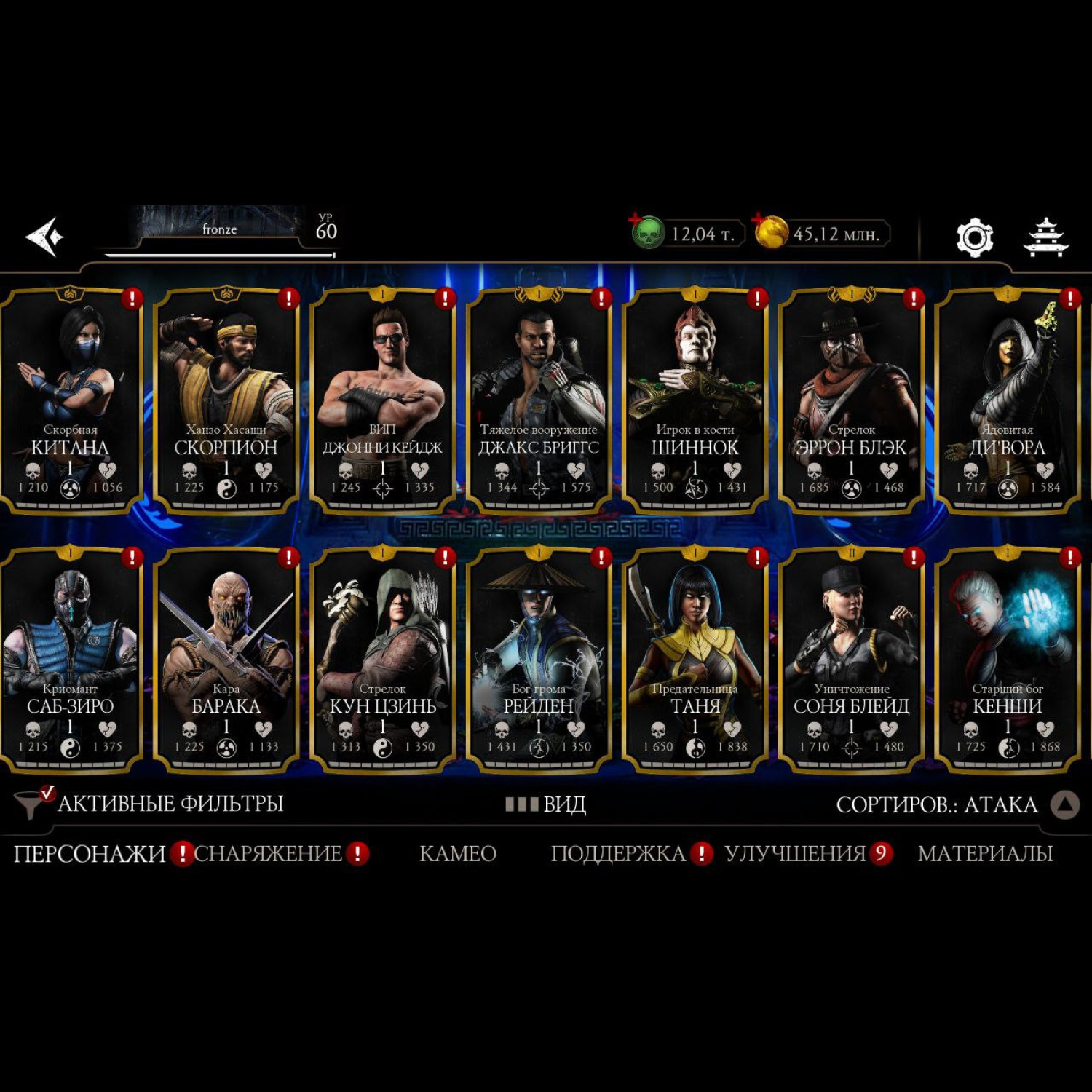1092x1092 pixels.
Task: Switch to the Снаряжение tab
Action: point(268,853)
